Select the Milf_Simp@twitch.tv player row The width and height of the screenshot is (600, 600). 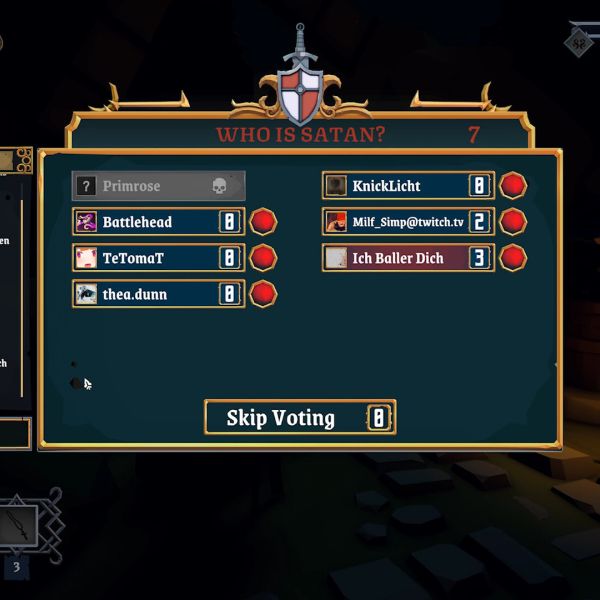408,222
